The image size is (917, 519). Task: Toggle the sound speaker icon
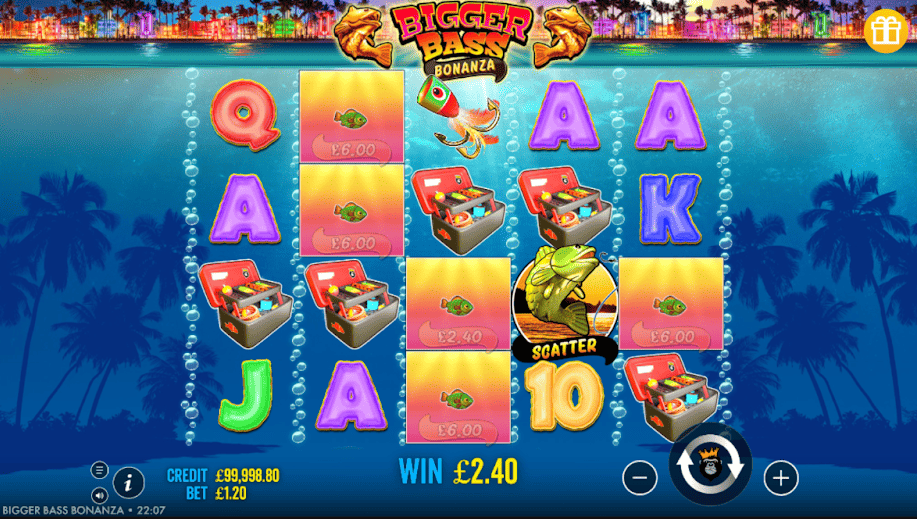(x=99, y=495)
